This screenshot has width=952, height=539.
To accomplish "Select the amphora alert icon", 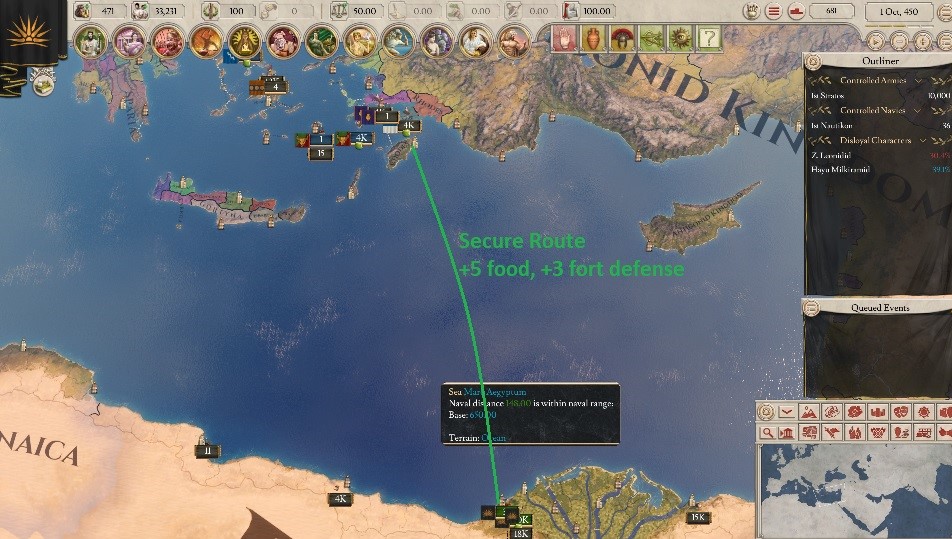I will pos(593,39).
